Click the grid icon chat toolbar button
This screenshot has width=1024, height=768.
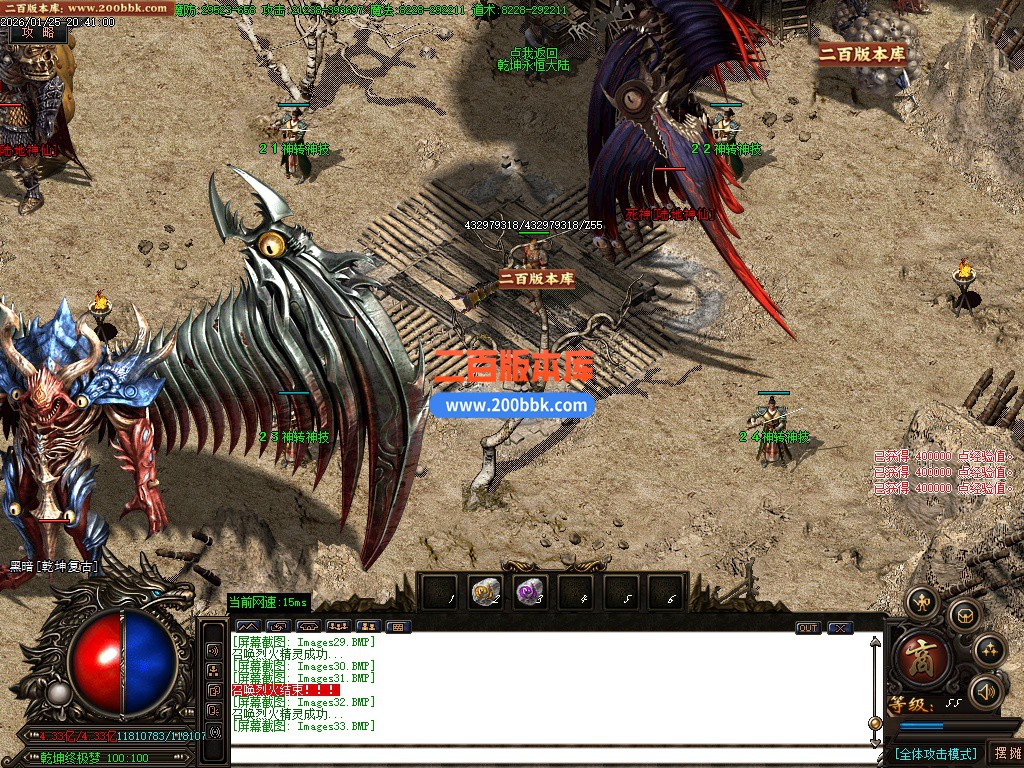398,627
